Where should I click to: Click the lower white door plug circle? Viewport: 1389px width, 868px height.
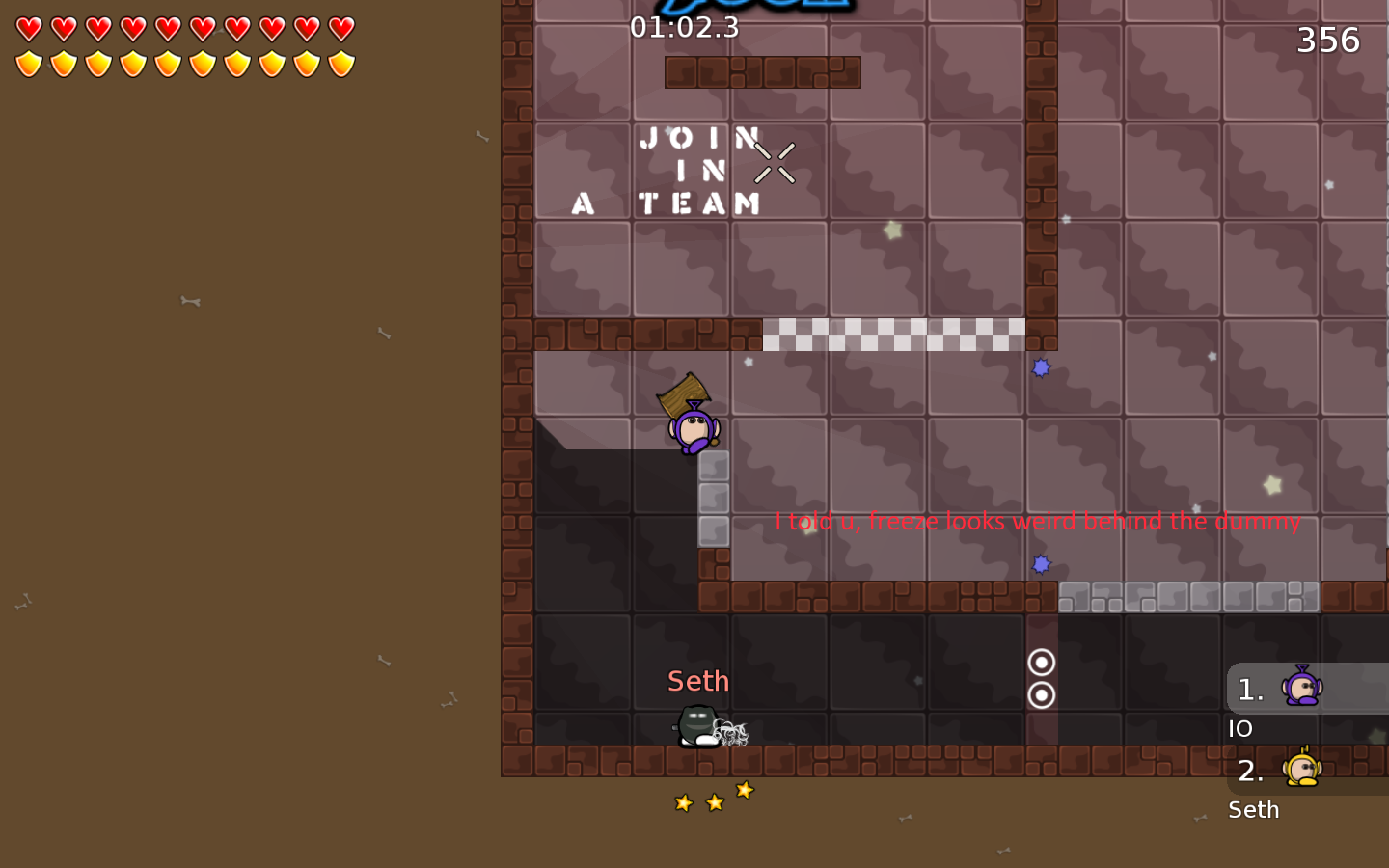point(1041,692)
